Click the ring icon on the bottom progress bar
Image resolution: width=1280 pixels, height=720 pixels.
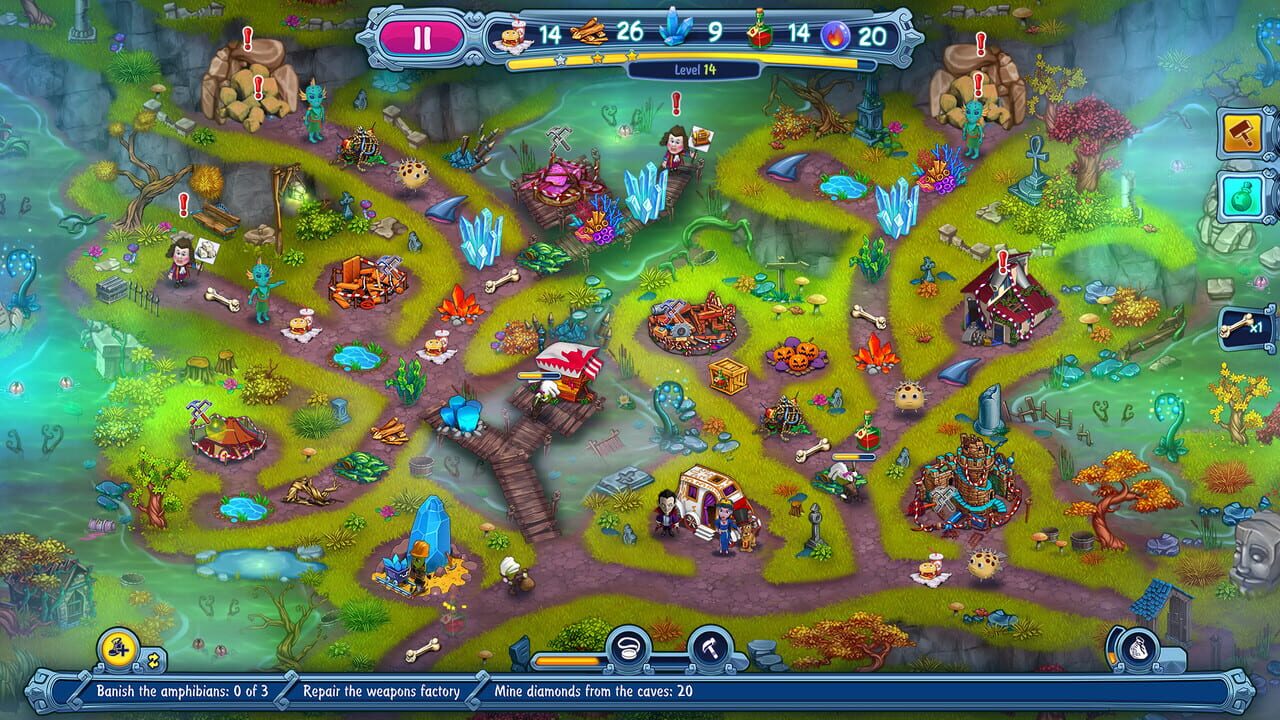(x=630, y=647)
